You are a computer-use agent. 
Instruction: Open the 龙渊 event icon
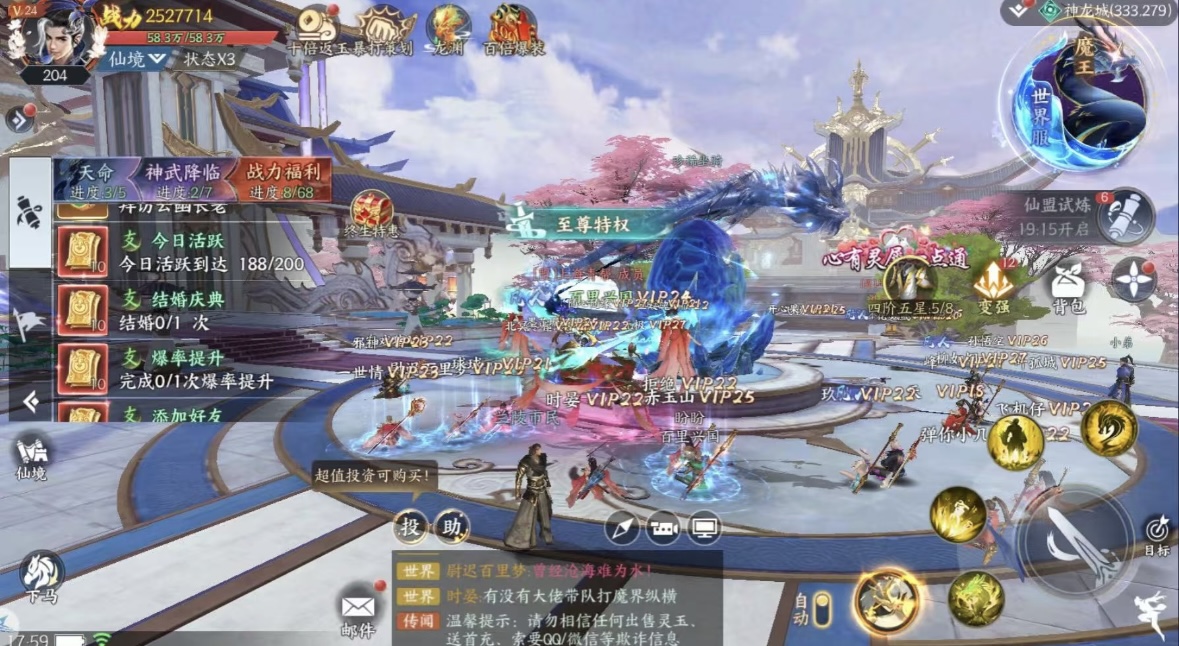click(x=446, y=28)
